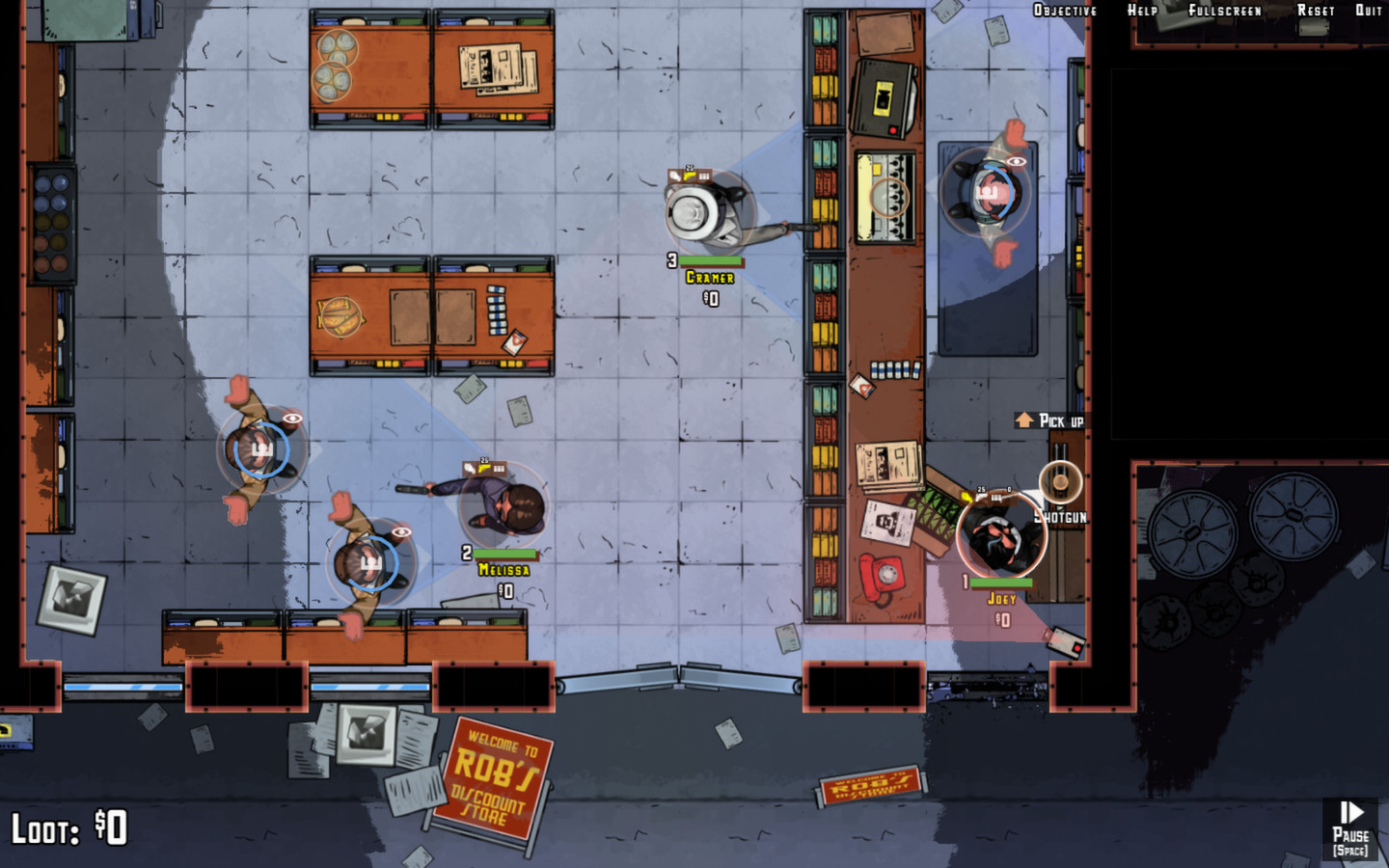Open the Help menu
This screenshot has height=868, width=1389.
(x=1141, y=10)
